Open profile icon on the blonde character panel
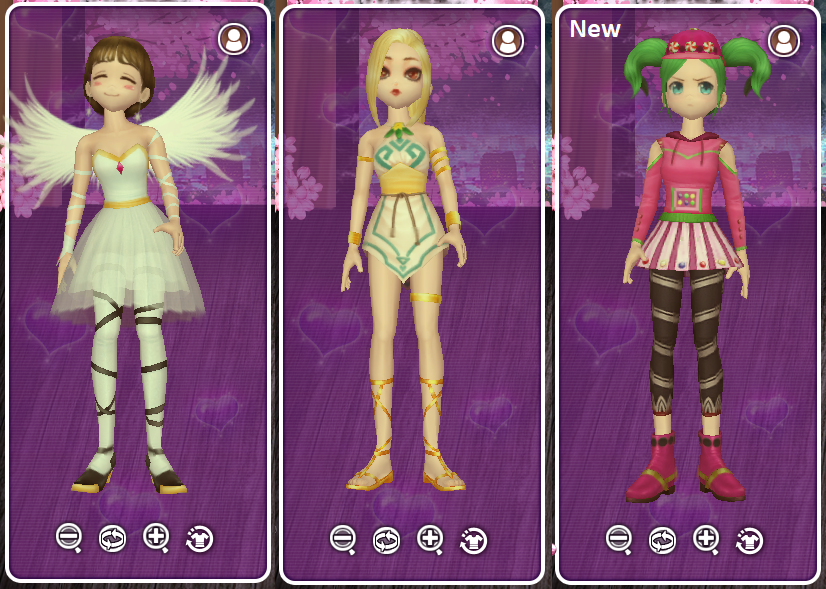 (x=508, y=40)
